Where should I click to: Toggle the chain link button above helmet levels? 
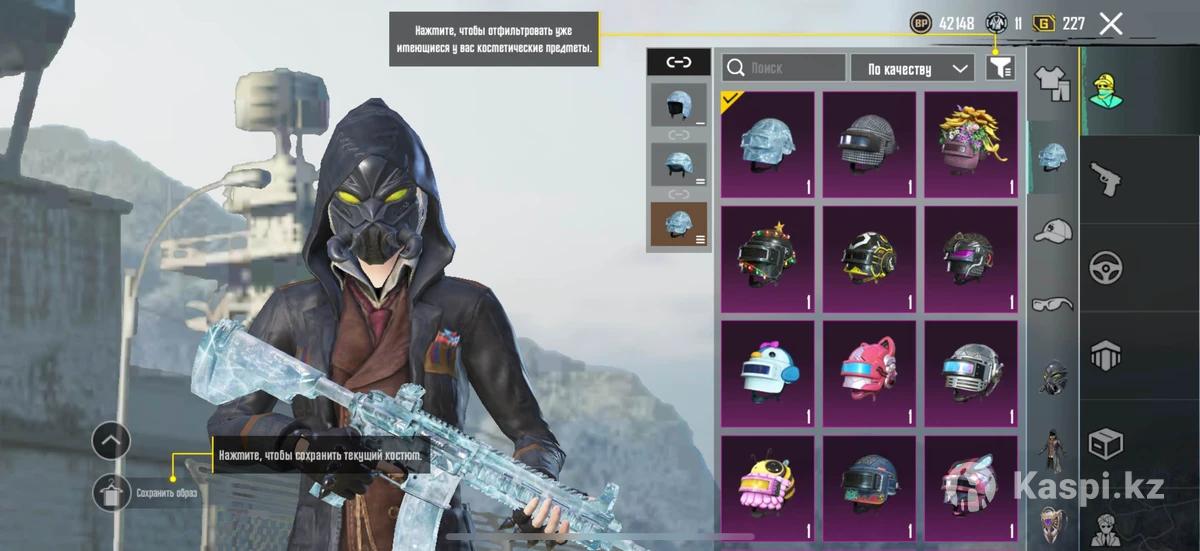coord(679,62)
